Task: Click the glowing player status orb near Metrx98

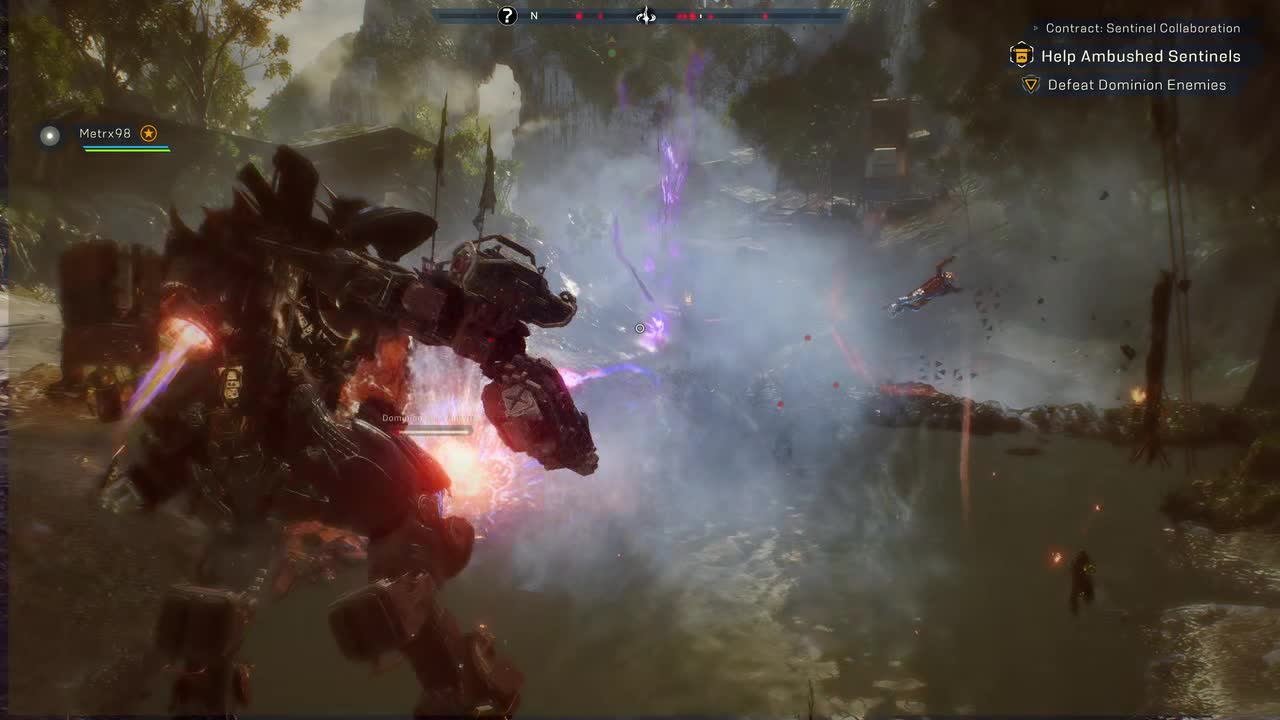Action: [x=50, y=136]
